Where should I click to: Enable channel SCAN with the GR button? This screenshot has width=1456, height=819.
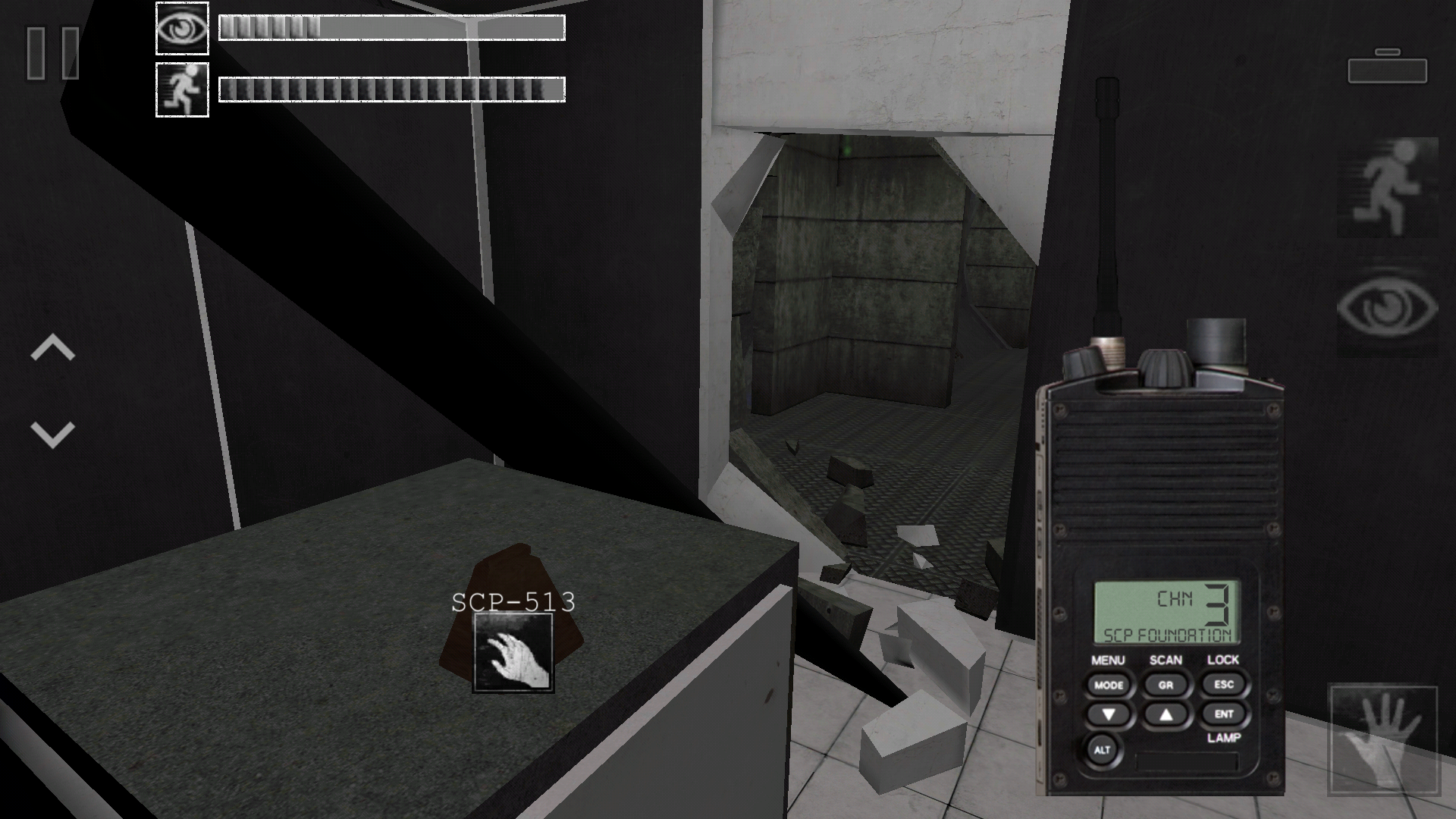1166,685
